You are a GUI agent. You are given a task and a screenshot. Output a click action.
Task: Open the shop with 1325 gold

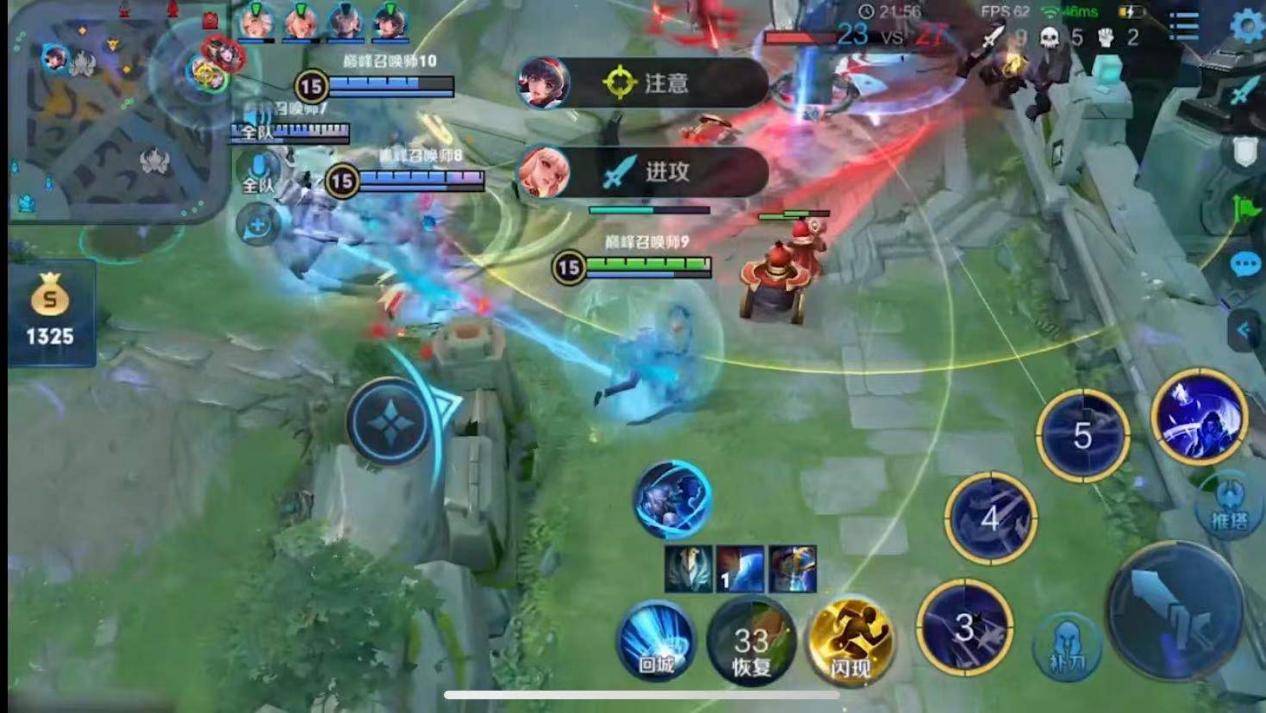[x=51, y=314]
